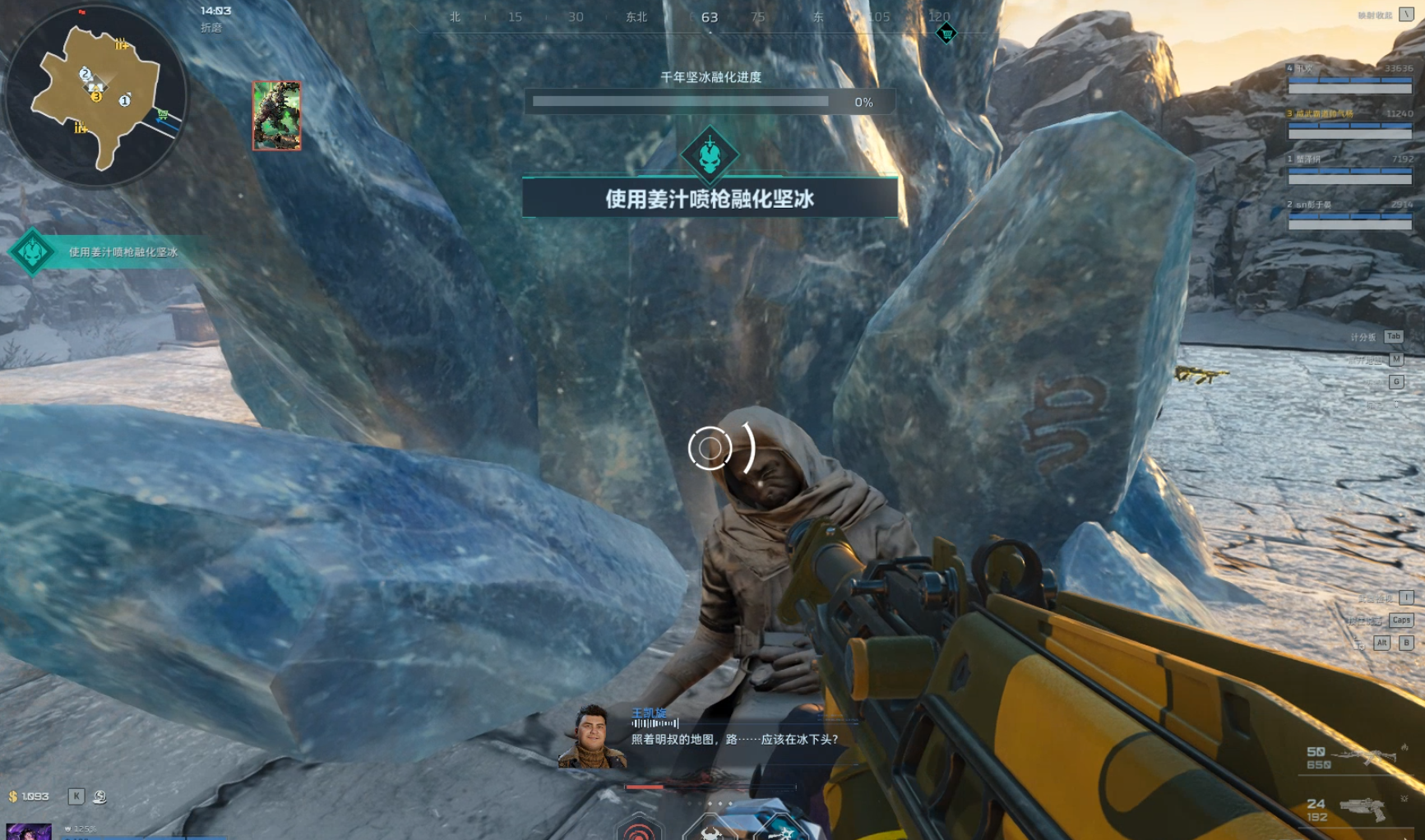Screen dimensions: 1425x840
Task: Click the shop cart marker on the compass
Action: [946, 34]
